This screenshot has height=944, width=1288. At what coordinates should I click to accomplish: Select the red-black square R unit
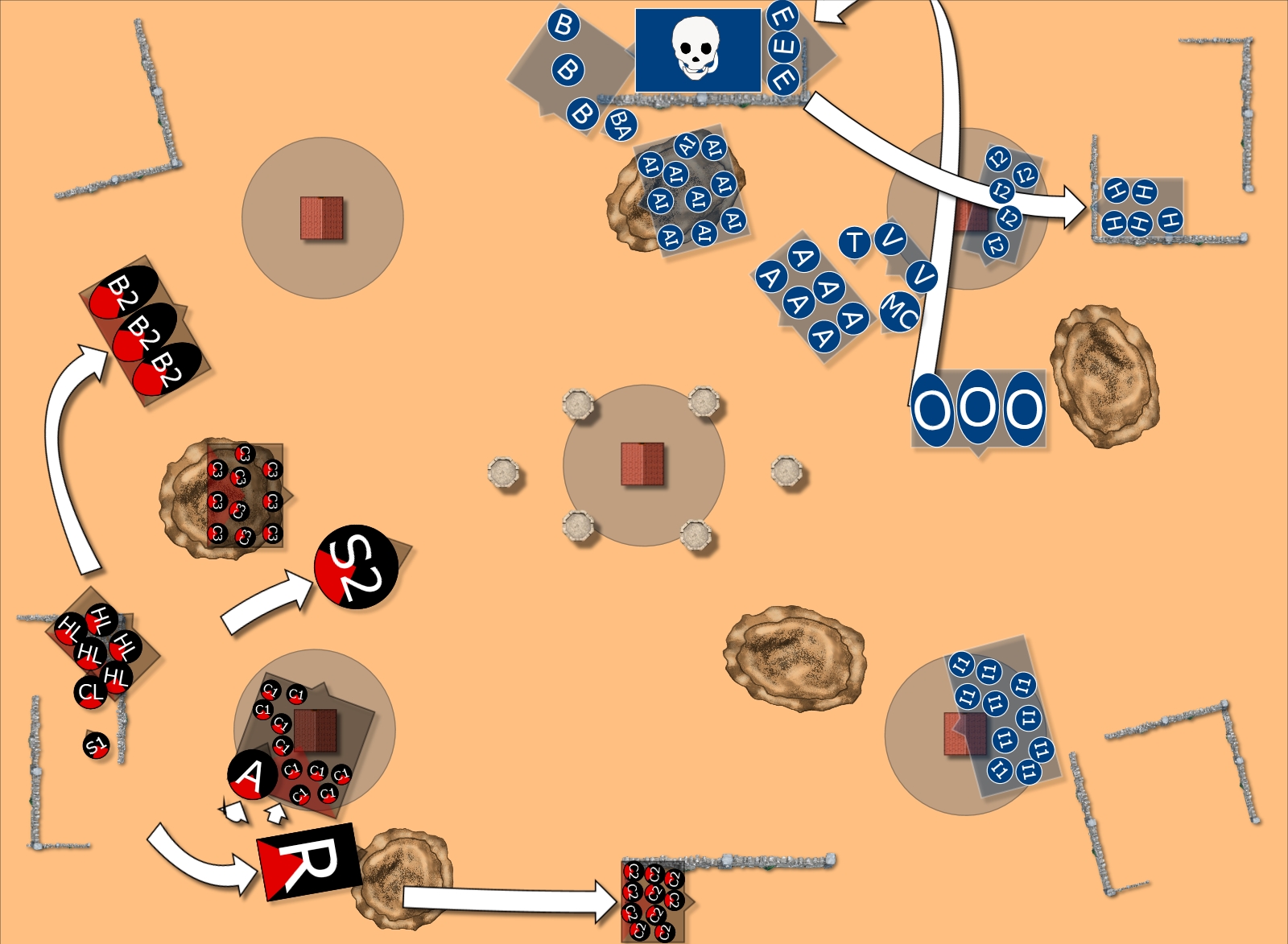coord(308,861)
